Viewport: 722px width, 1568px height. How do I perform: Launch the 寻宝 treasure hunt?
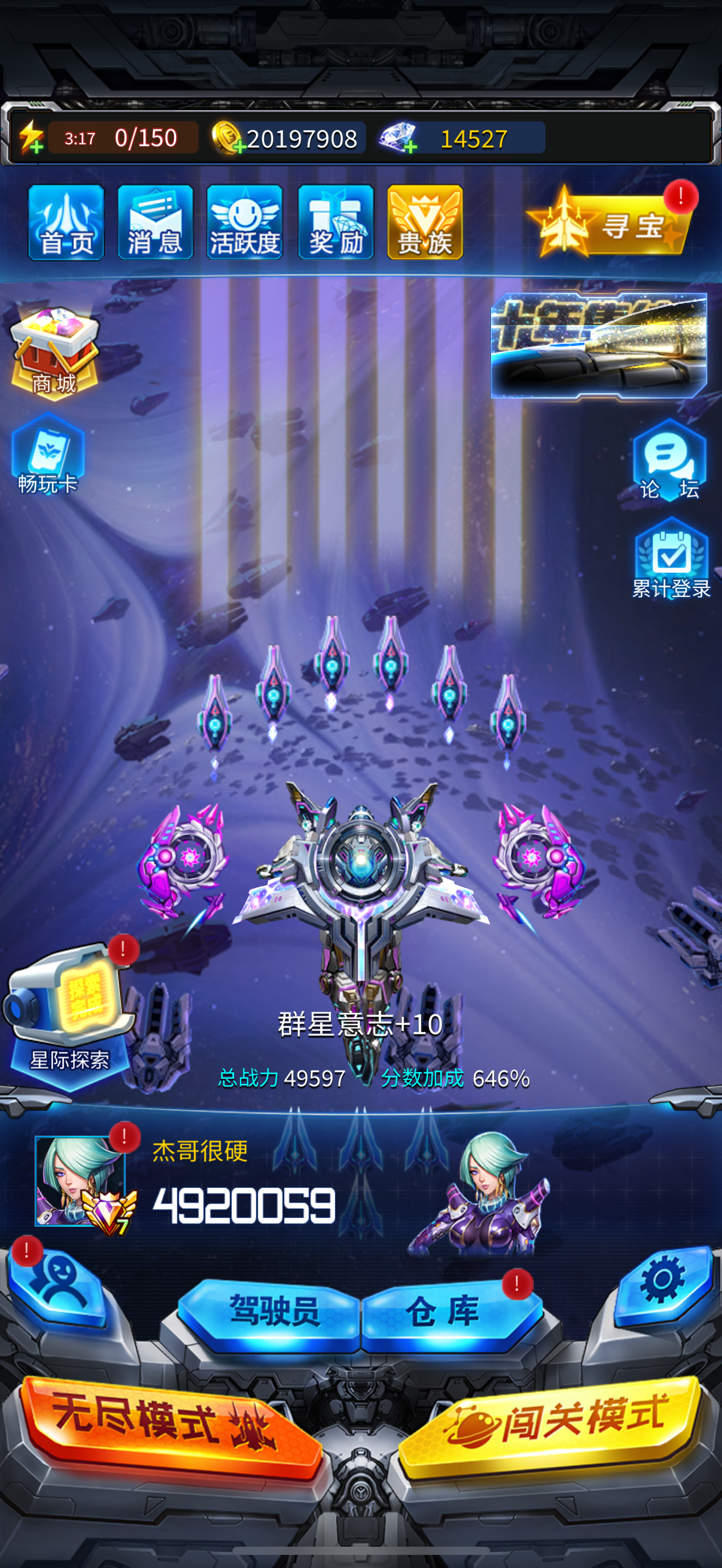[x=609, y=224]
